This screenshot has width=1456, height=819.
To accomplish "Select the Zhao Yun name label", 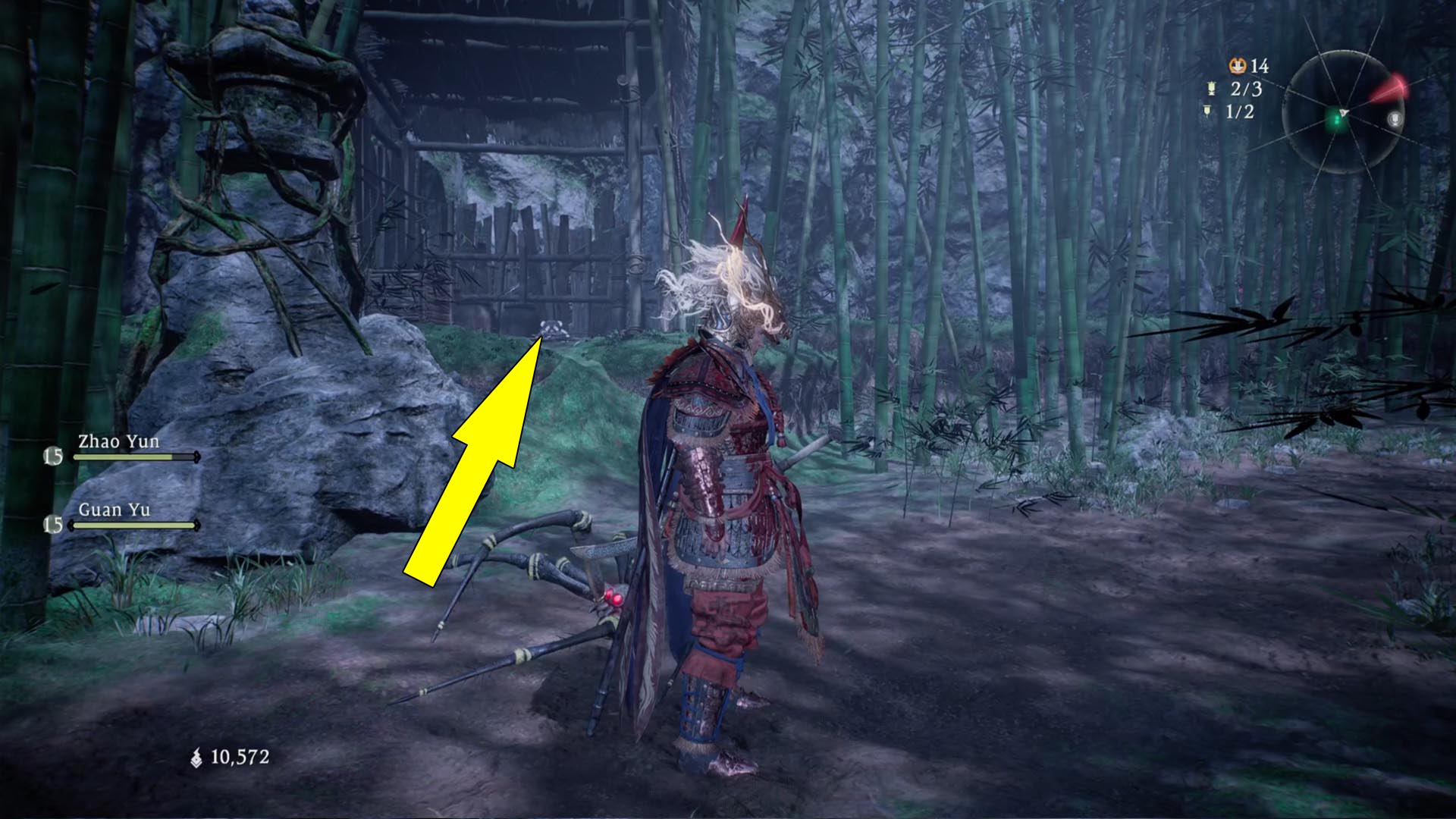I will tap(118, 441).
